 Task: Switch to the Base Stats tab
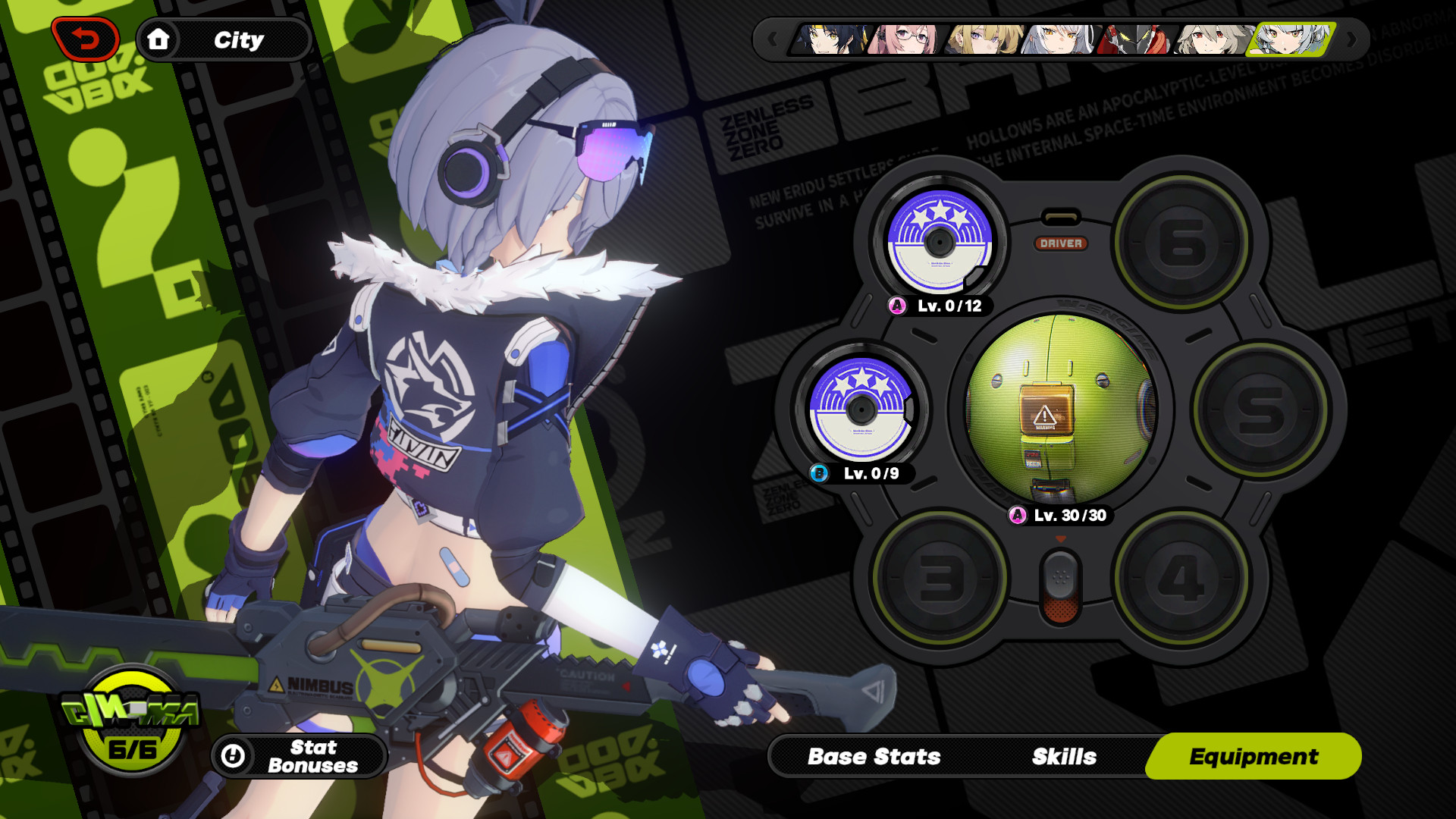[x=874, y=756]
